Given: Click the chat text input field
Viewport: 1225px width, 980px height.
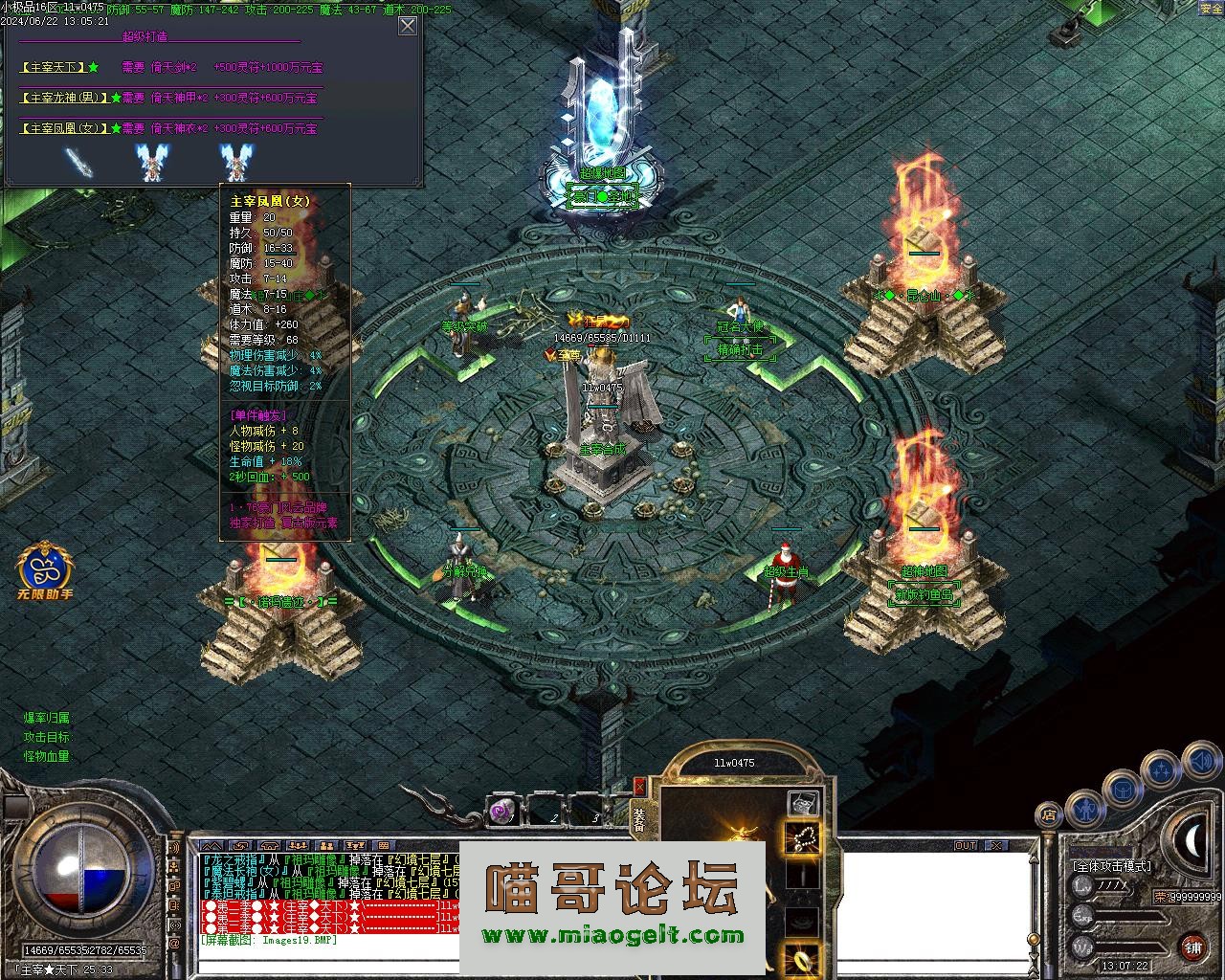Looking at the screenshot, I should tap(325, 965).
